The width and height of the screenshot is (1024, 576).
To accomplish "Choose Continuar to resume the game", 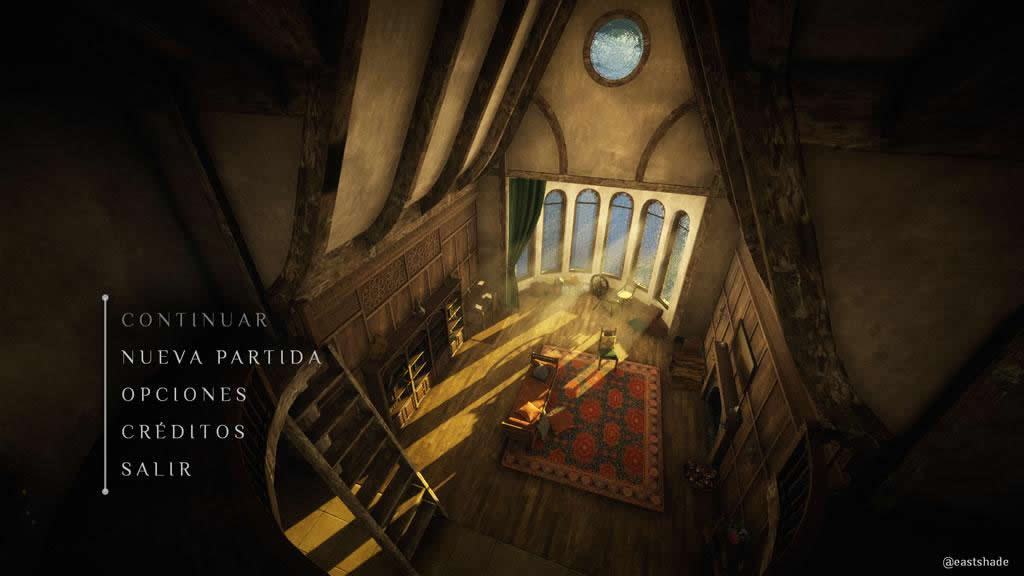I will 195,320.
